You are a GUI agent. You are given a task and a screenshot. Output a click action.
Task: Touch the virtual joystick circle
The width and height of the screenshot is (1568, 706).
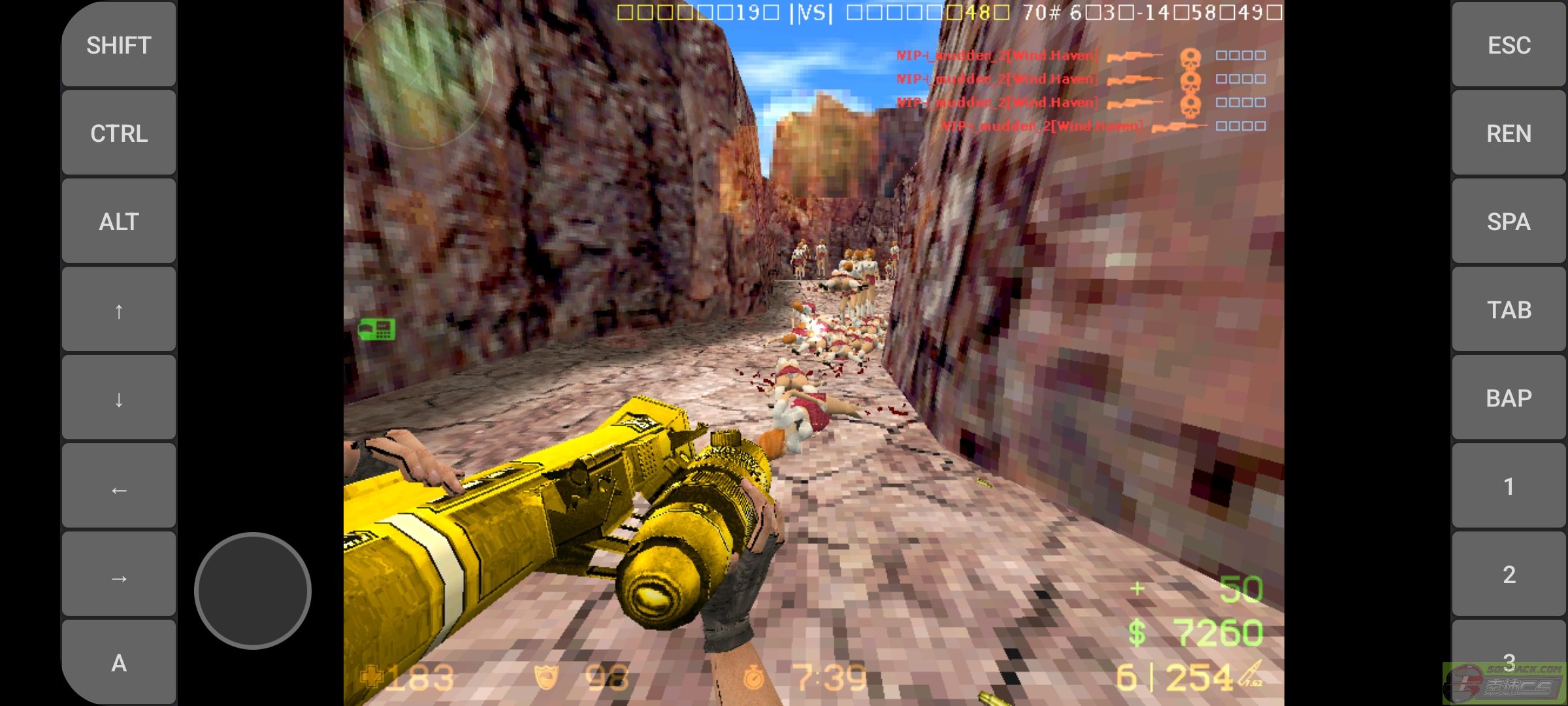point(253,590)
